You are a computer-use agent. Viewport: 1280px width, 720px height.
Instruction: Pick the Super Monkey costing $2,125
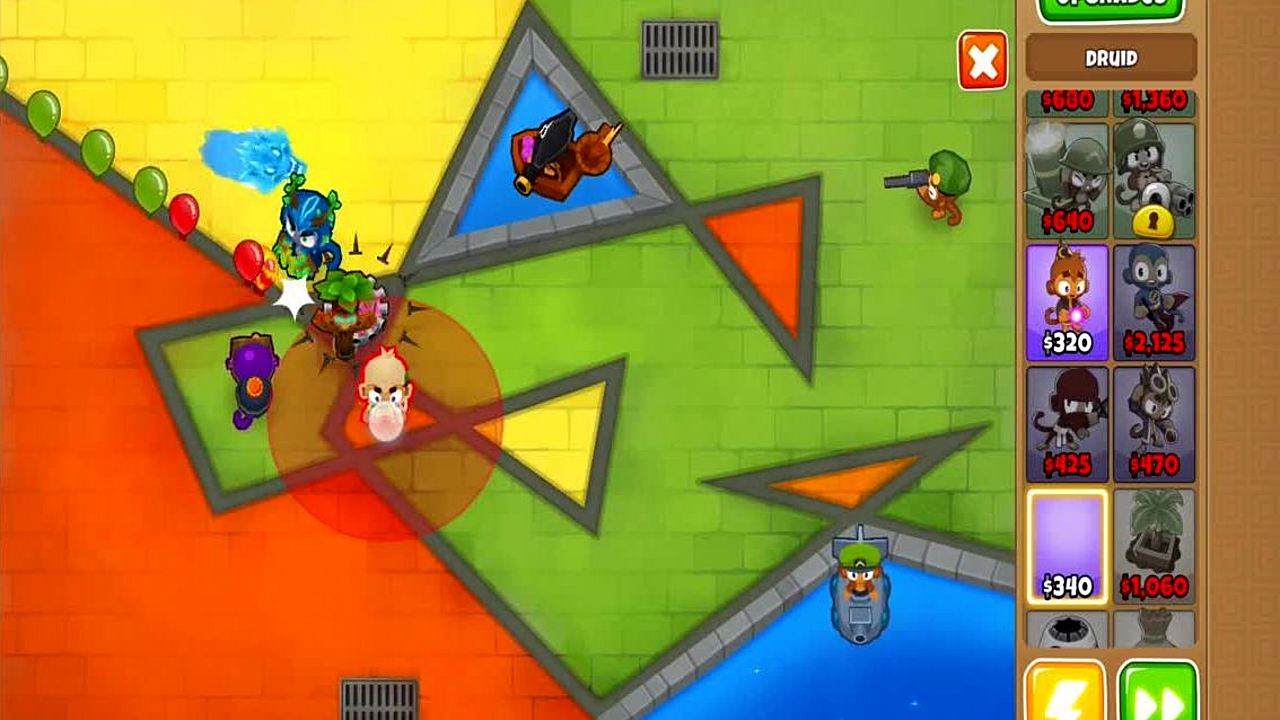click(x=1154, y=302)
